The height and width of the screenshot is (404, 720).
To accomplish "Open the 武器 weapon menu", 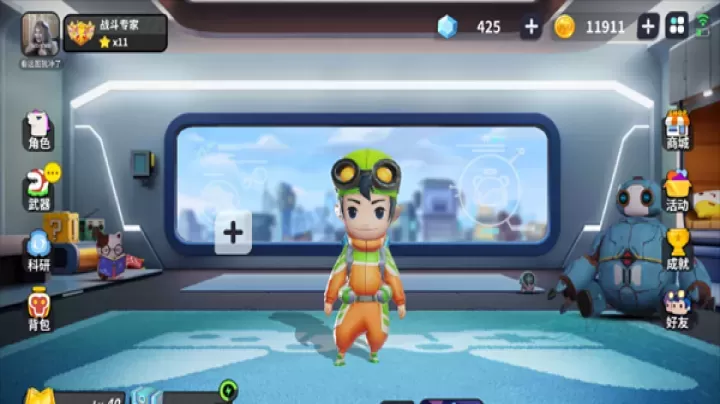I will point(39,190).
